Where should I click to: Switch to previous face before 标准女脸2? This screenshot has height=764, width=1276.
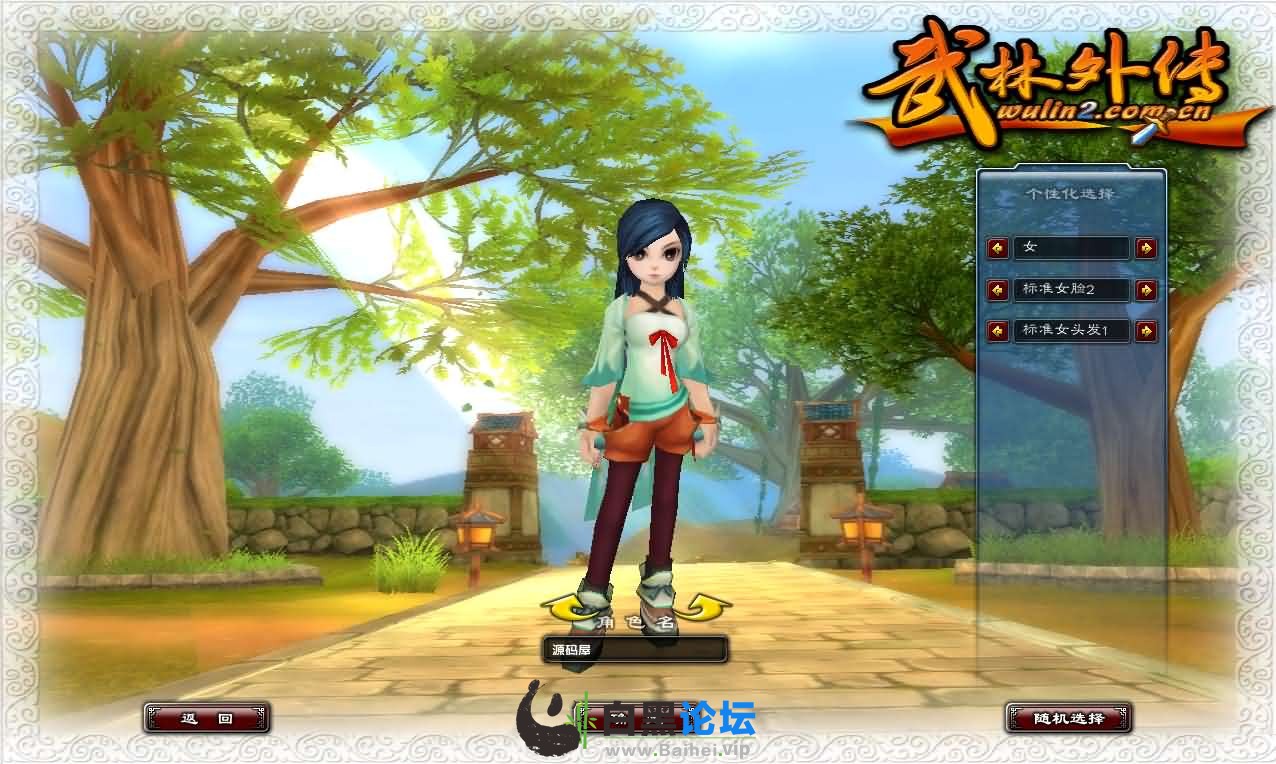(x=998, y=290)
